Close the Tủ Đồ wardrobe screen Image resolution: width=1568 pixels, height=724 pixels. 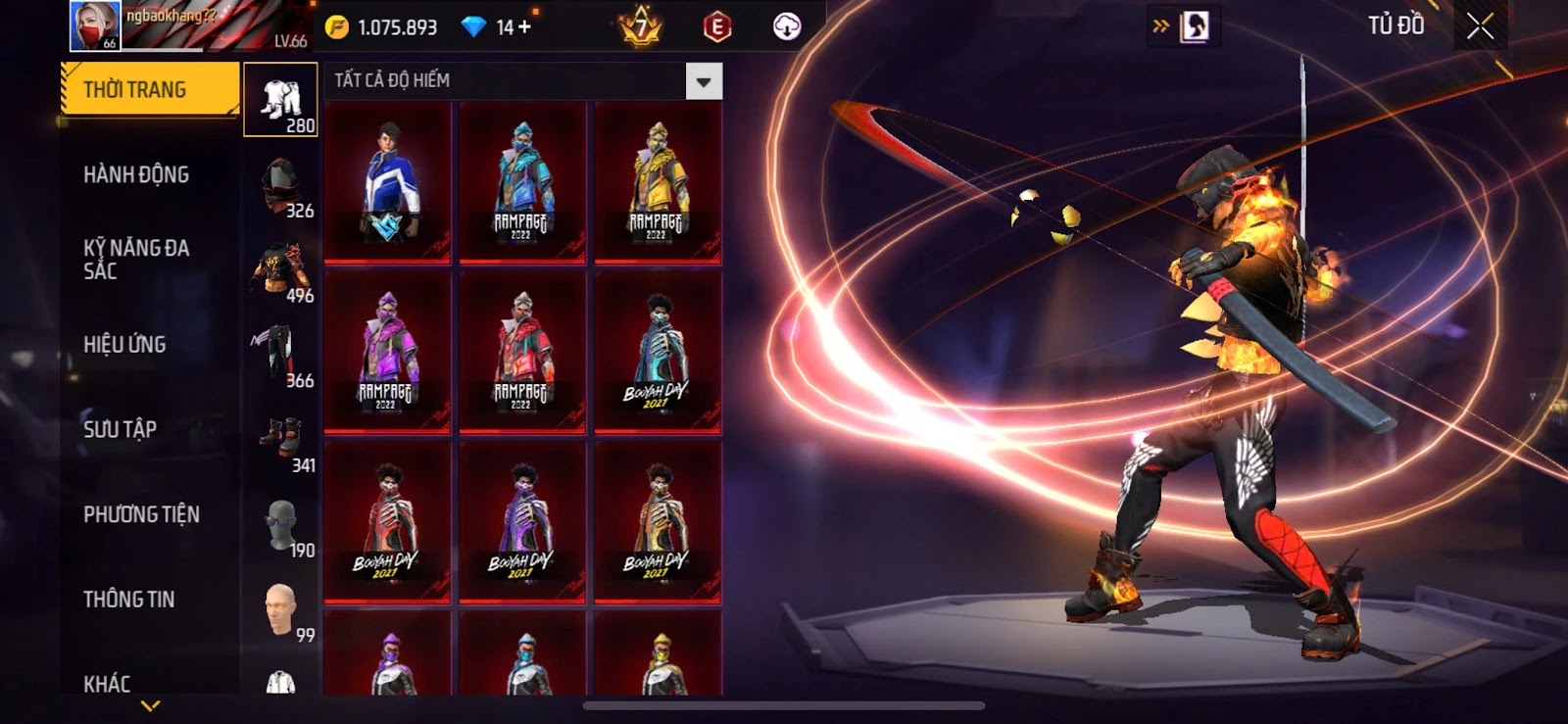tap(1480, 26)
